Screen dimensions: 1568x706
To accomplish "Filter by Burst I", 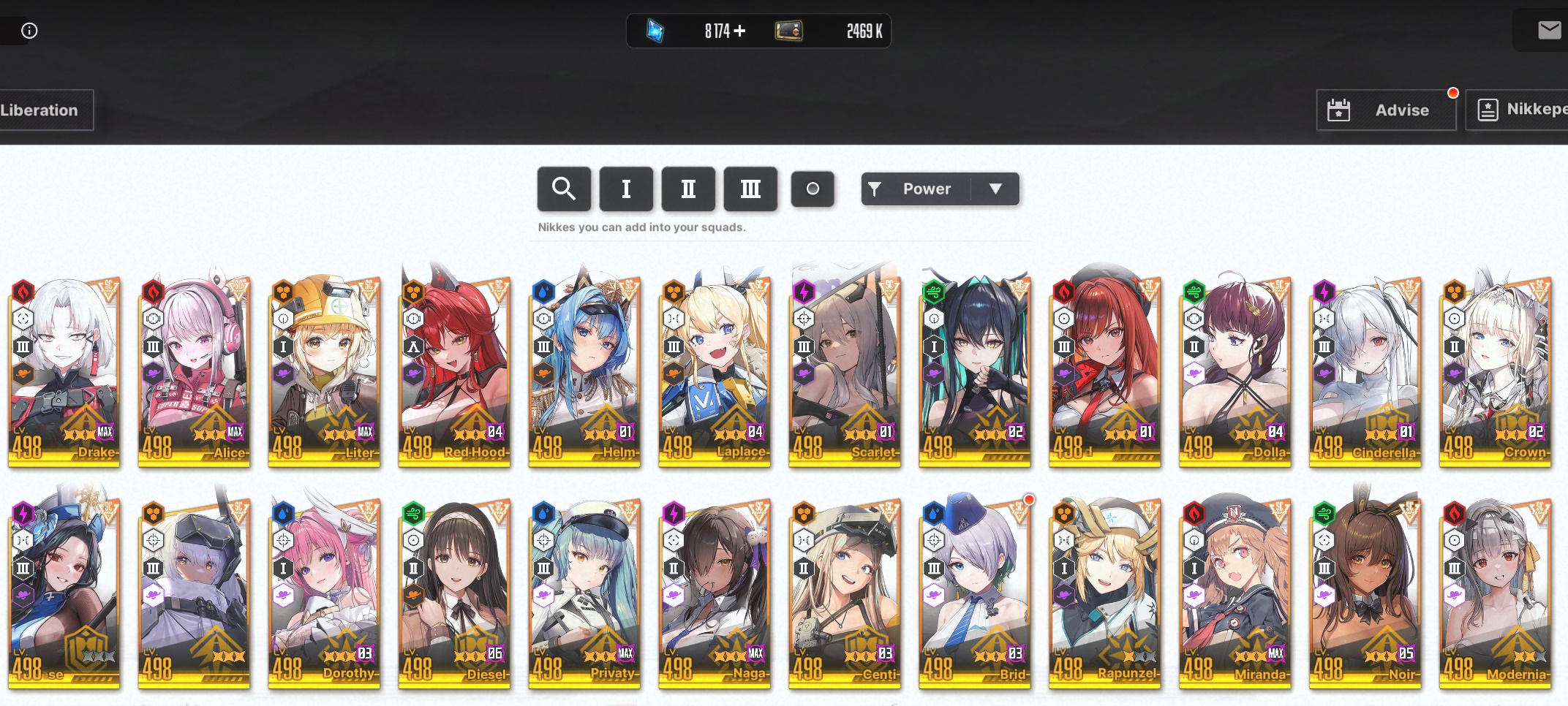I will click(x=626, y=189).
